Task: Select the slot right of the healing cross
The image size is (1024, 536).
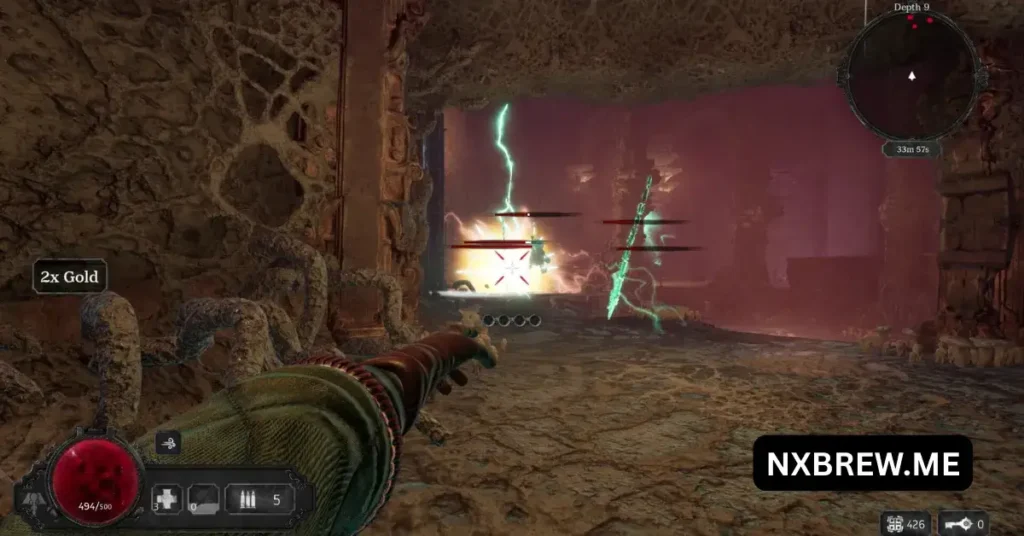Action: tap(204, 499)
